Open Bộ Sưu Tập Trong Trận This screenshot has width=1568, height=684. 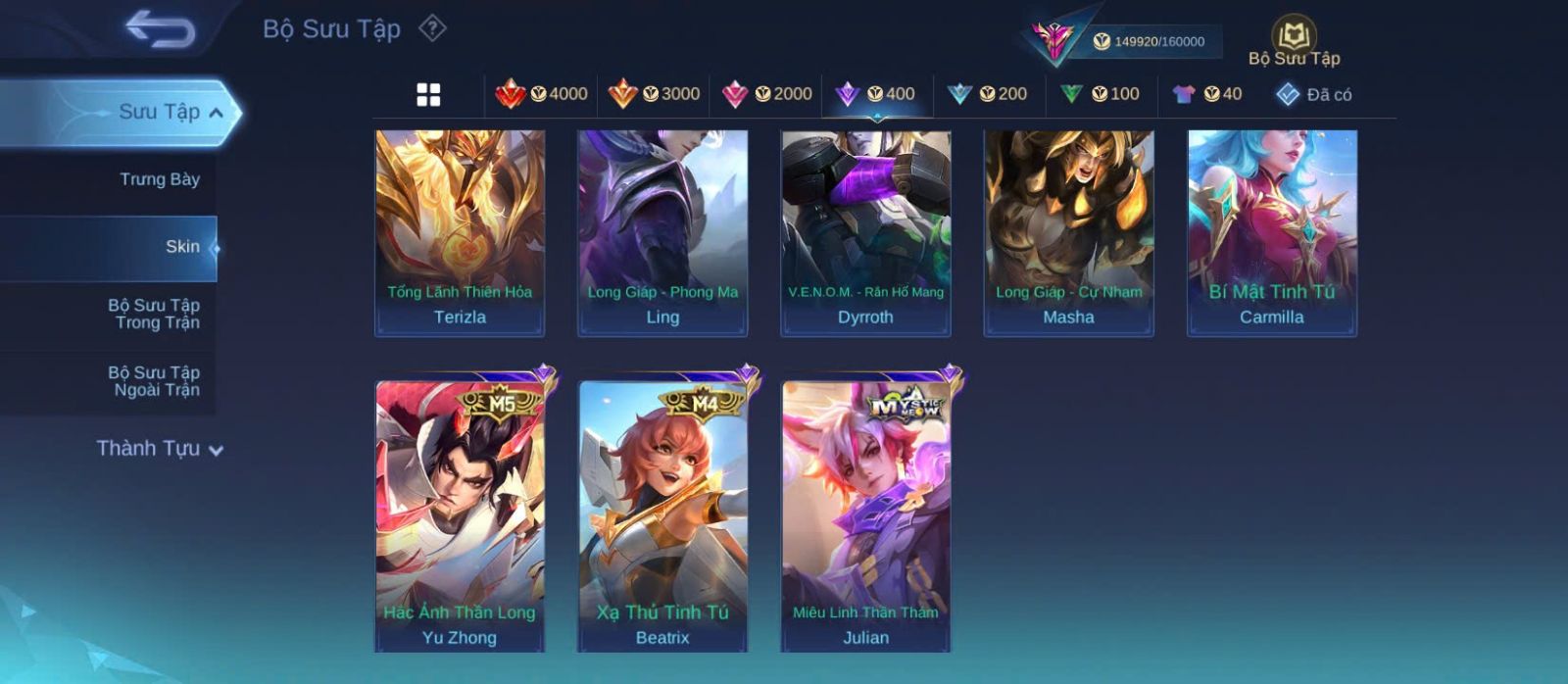click(x=156, y=314)
